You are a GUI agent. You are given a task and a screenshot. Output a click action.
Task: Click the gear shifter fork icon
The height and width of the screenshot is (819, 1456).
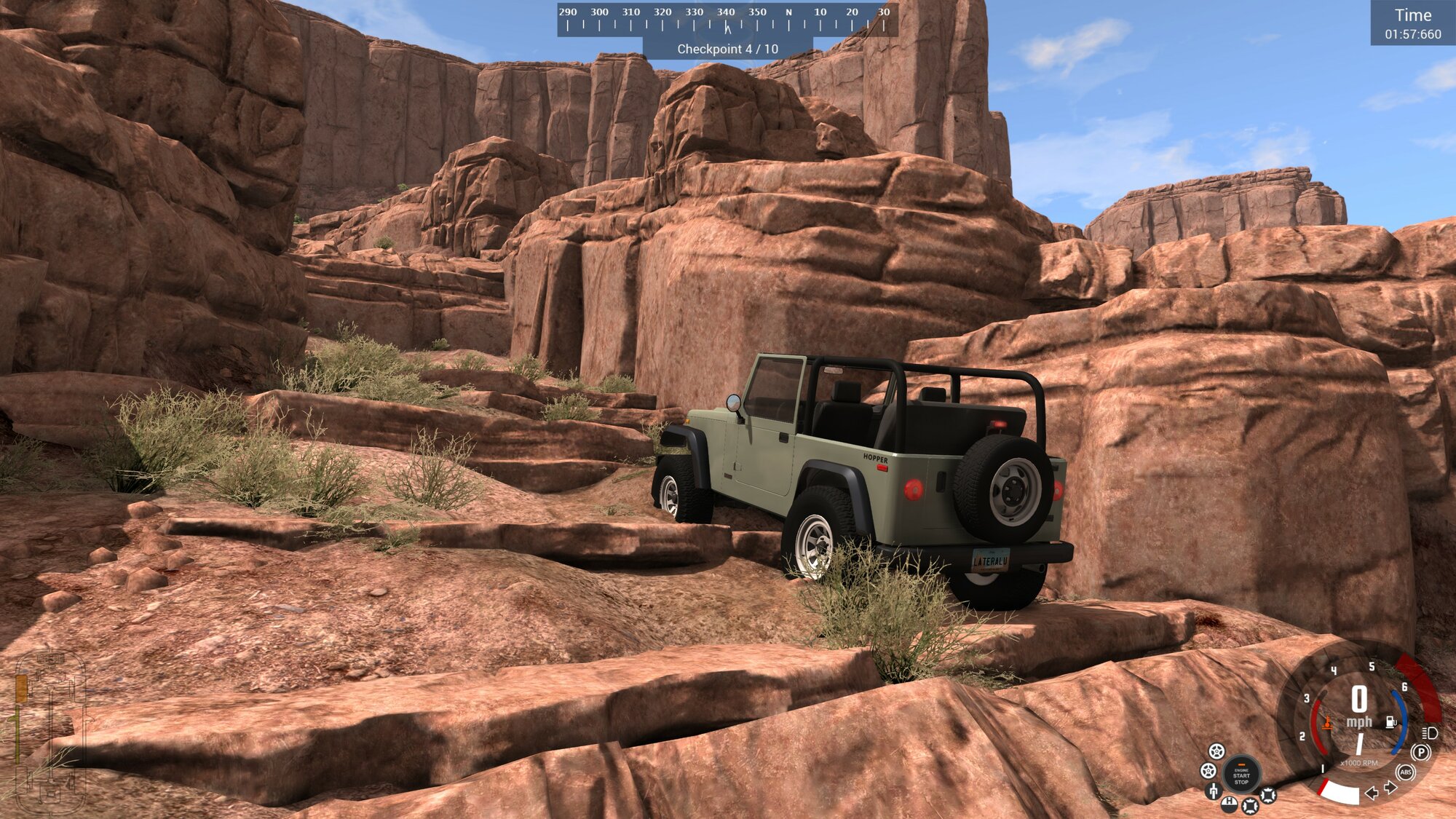[1213, 791]
